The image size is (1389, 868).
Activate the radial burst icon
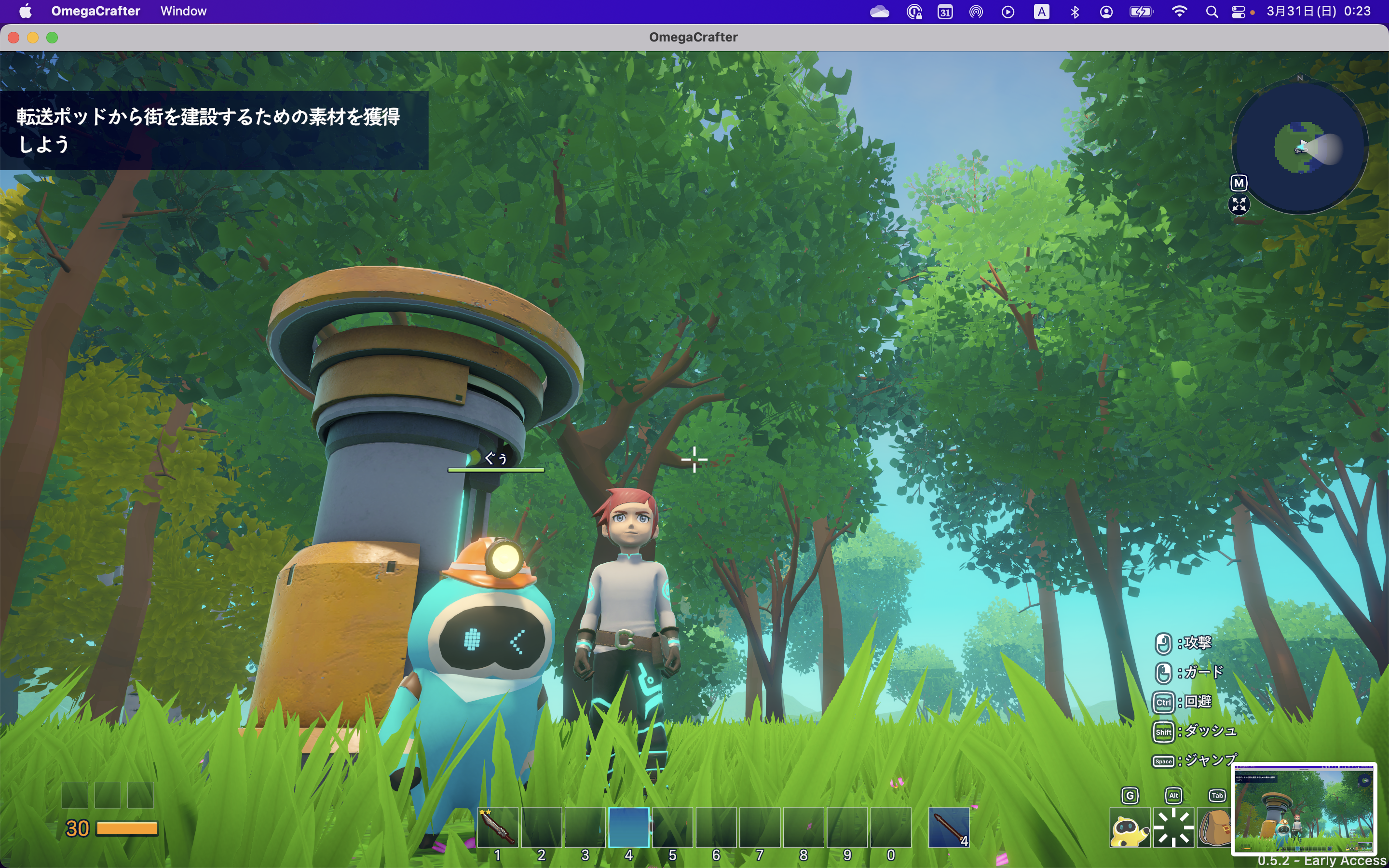[x=1173, y=828]
